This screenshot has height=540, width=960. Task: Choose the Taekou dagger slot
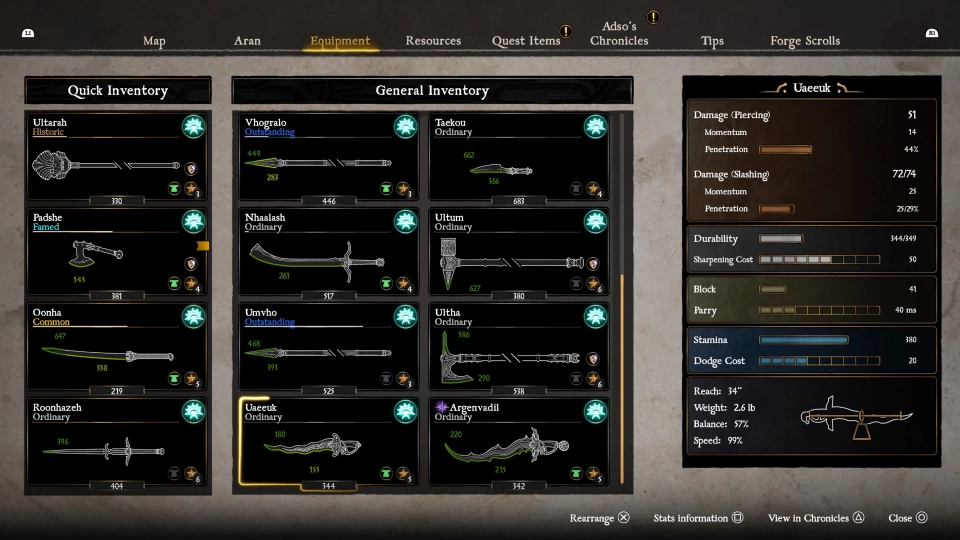point(519,160)
